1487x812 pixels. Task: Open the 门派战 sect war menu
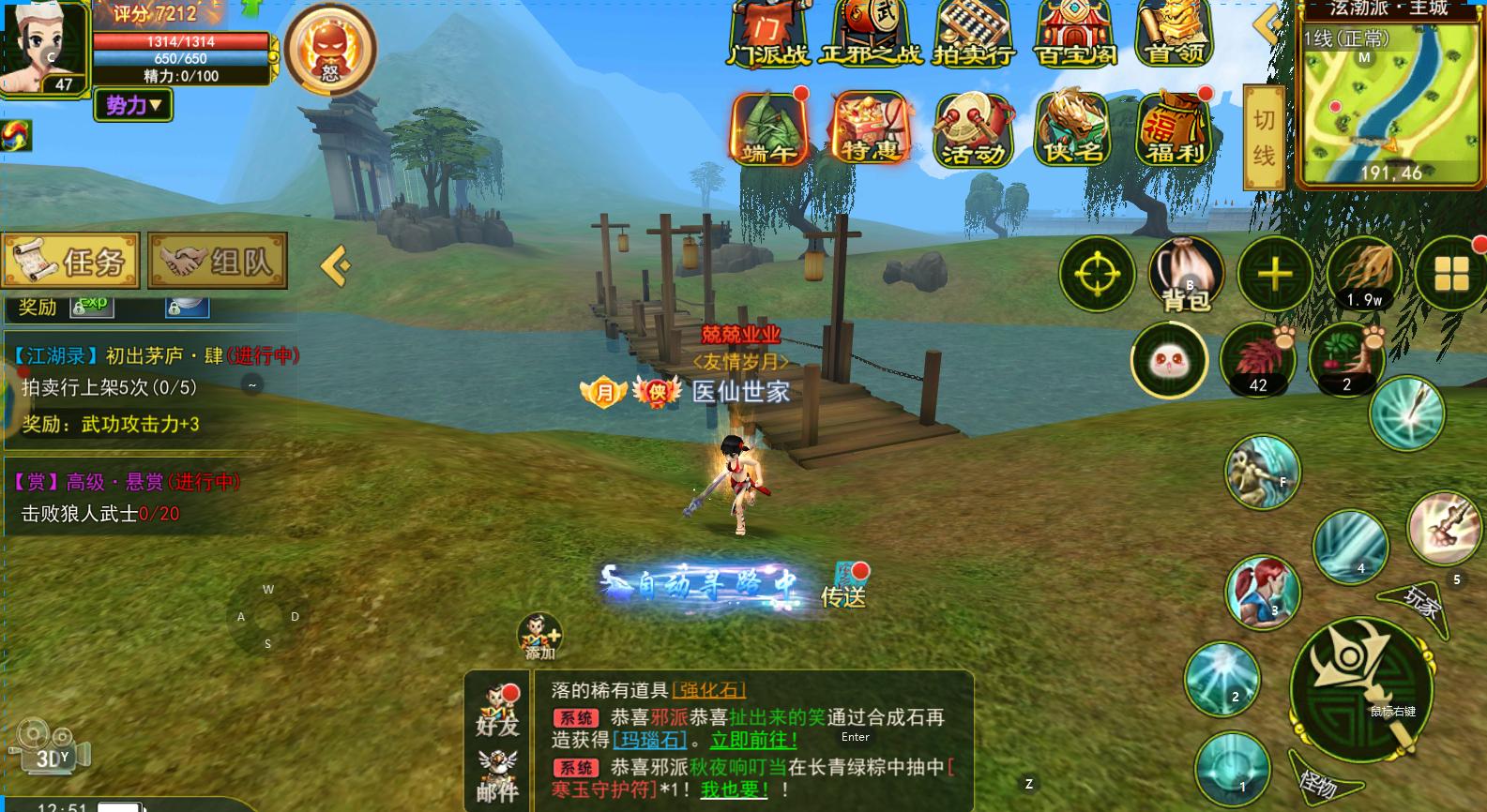769,35
